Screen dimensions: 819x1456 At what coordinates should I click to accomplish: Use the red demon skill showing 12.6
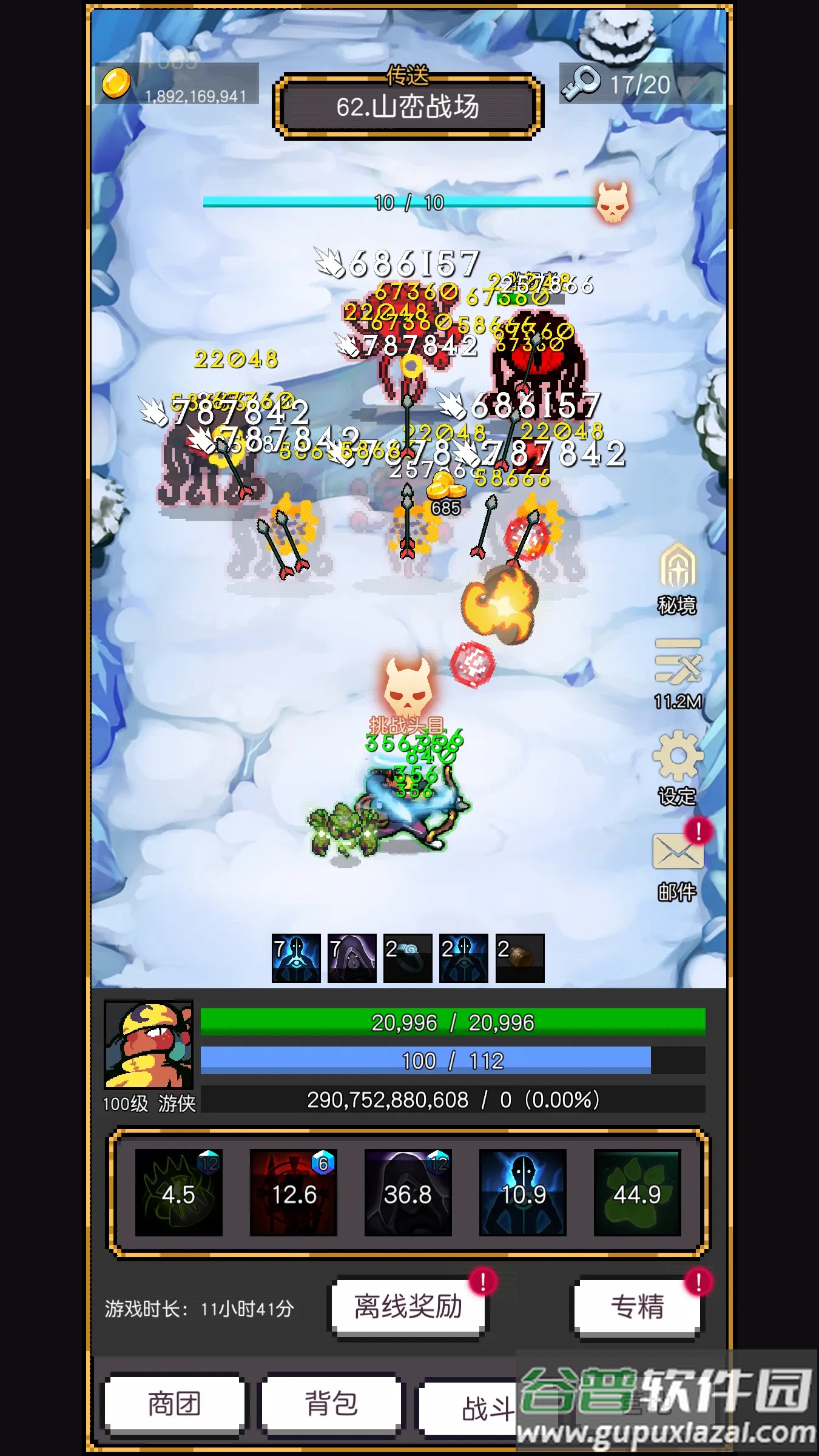coord(294,1193)
